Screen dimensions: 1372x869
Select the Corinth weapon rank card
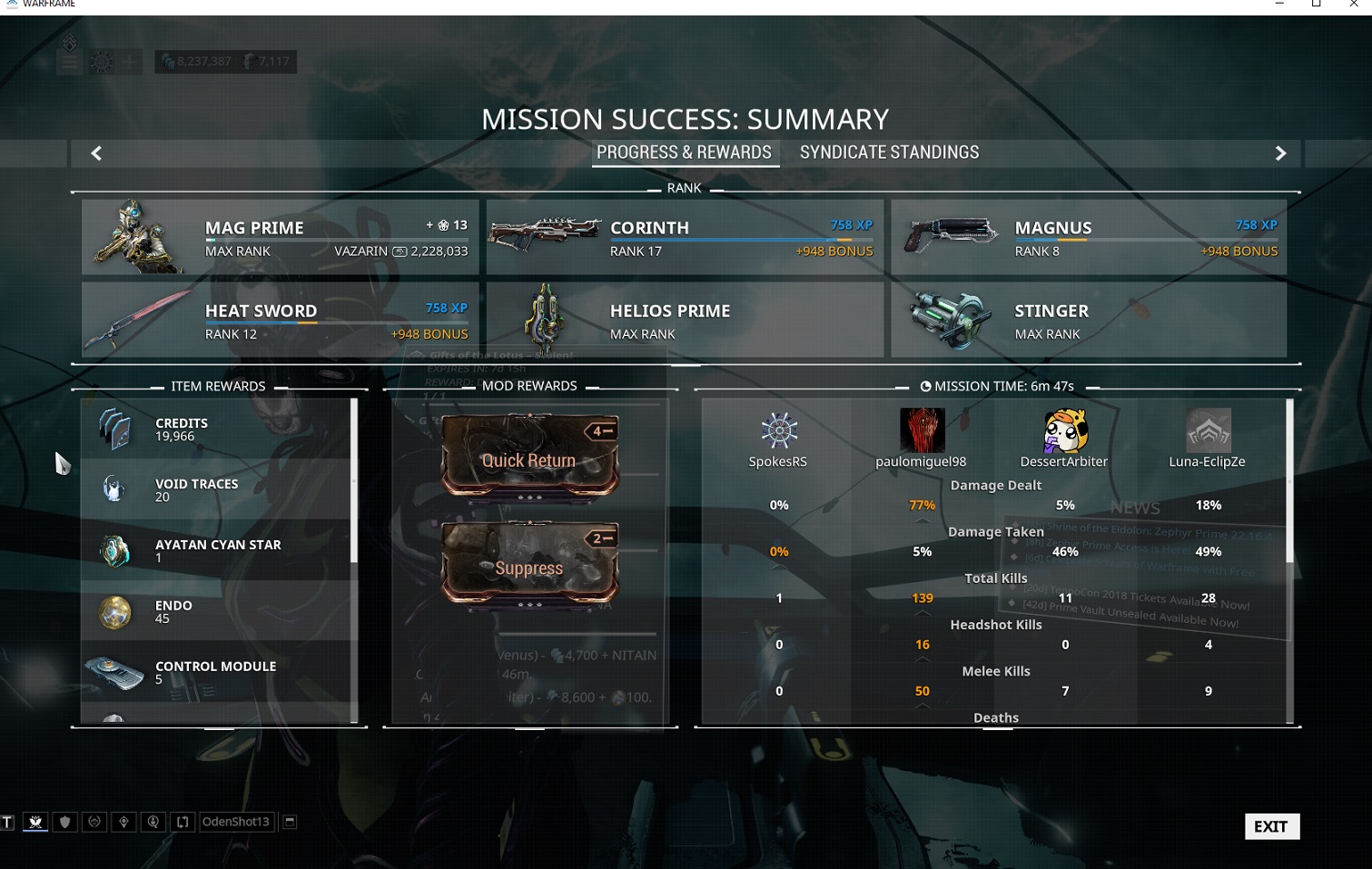pos(684,237)
